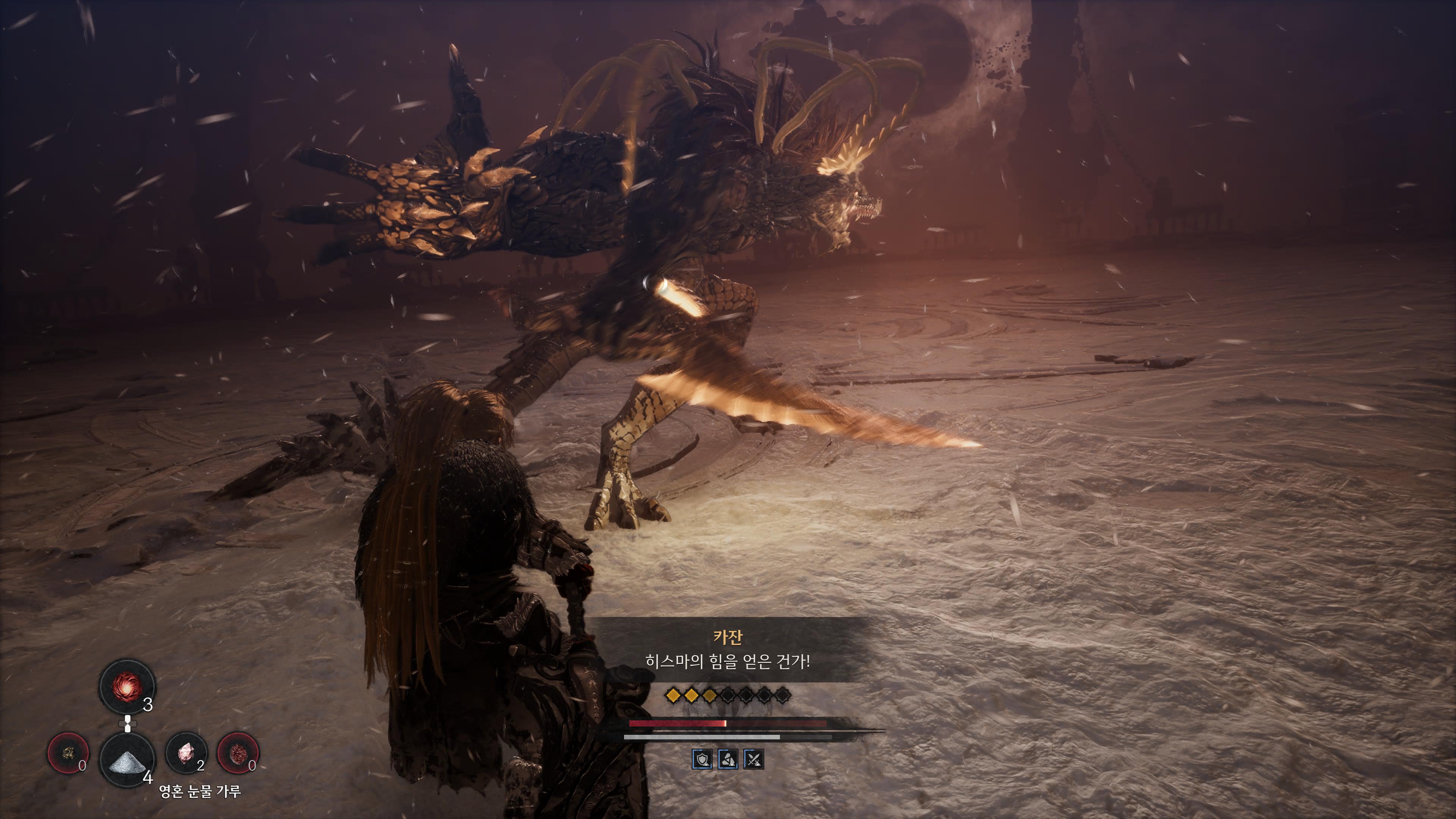This screenshot has height=819, width=1456.
Task: Select the pink crystal item slot
Action: (x=187, y=753)
